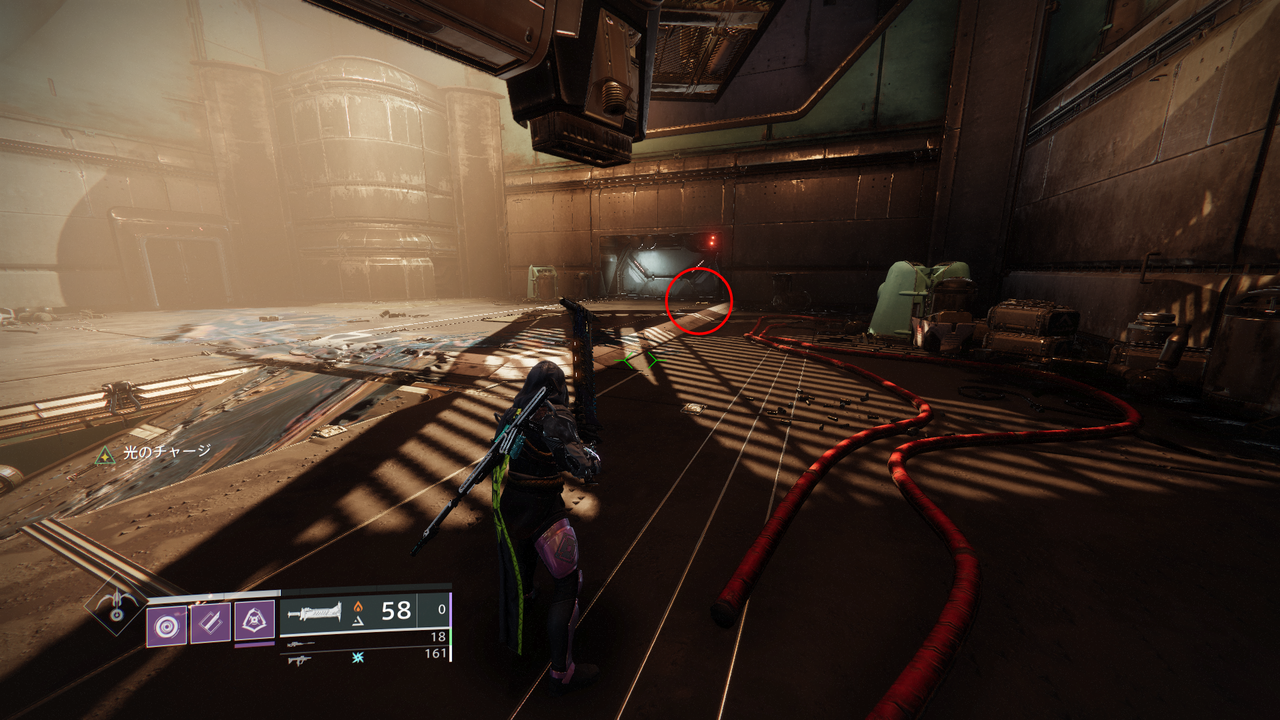Image resolution: width=1280 pixels, height=720 pixels.
Task: Select the vortex grenade ability icon
Action: click(x=166, y=625)
